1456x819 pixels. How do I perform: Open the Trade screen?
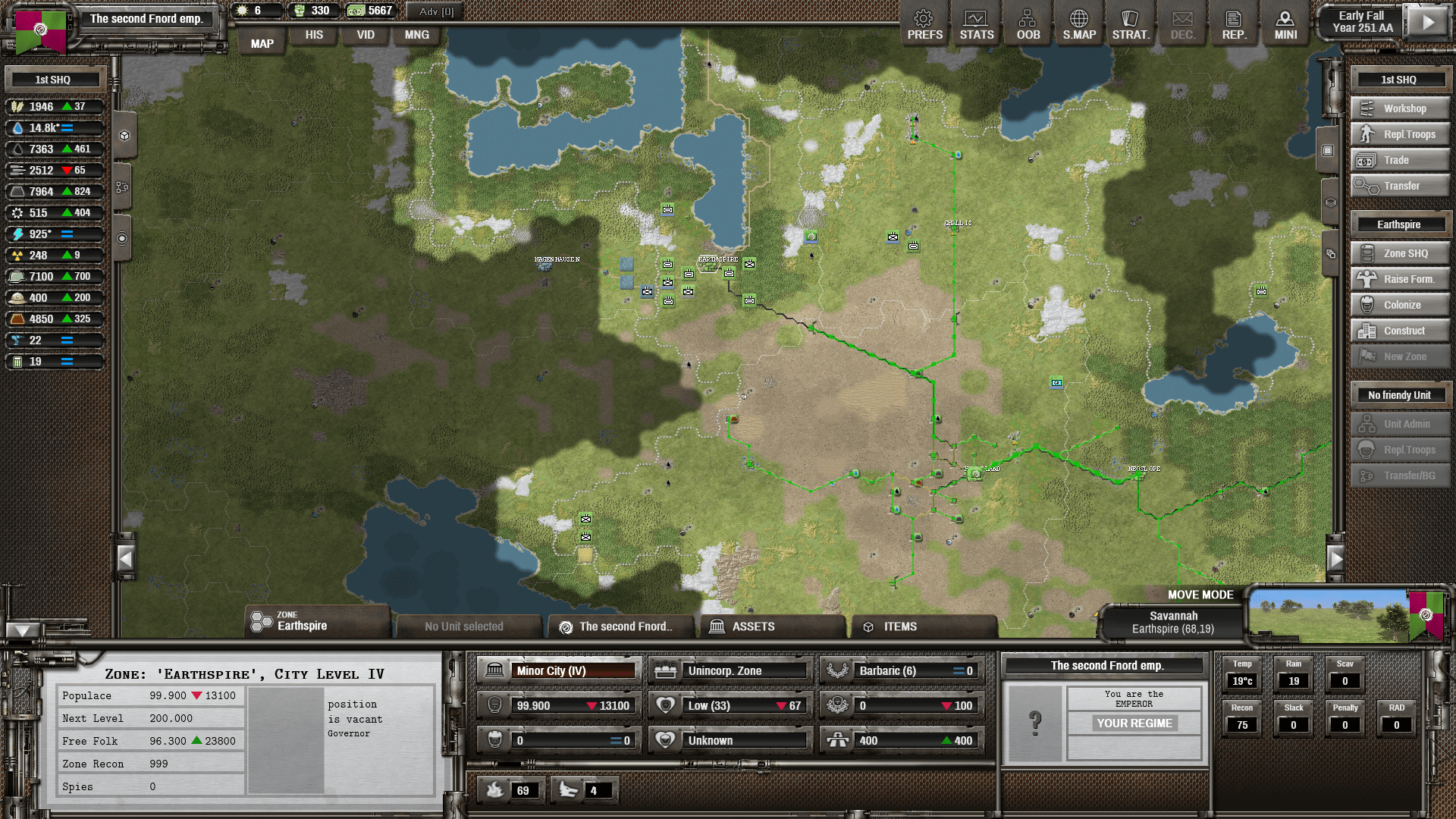[x=1400, y=160]
